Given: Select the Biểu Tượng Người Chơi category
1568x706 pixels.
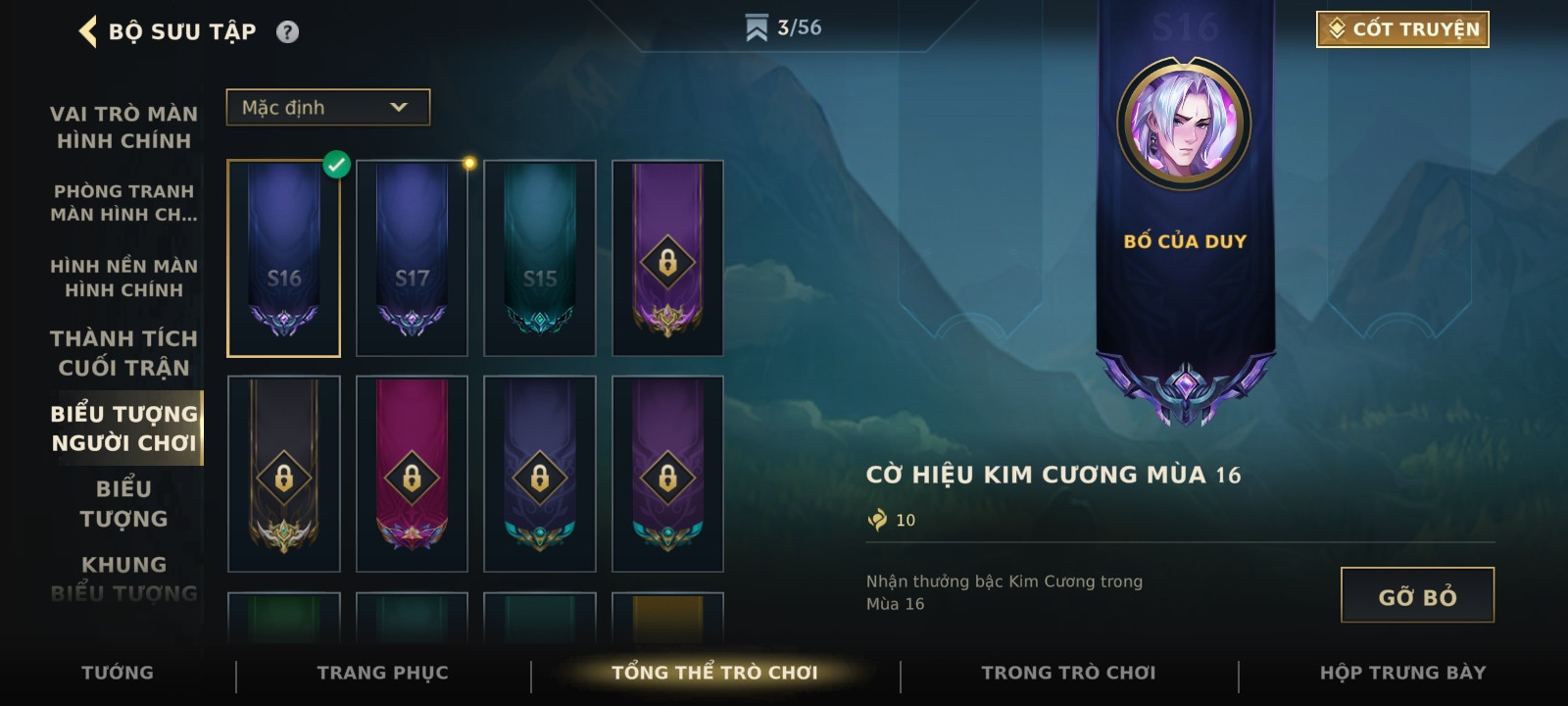Looking at the screenshot, I should click(x=124, y=429).
